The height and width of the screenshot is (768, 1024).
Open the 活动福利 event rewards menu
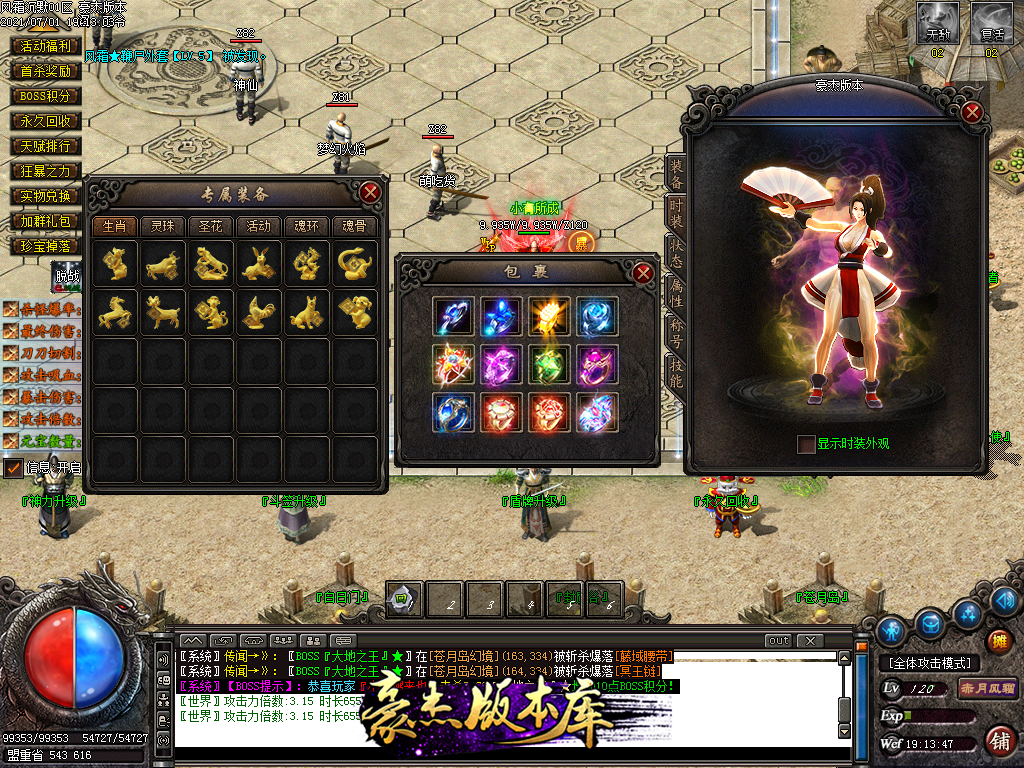point(45,46)
